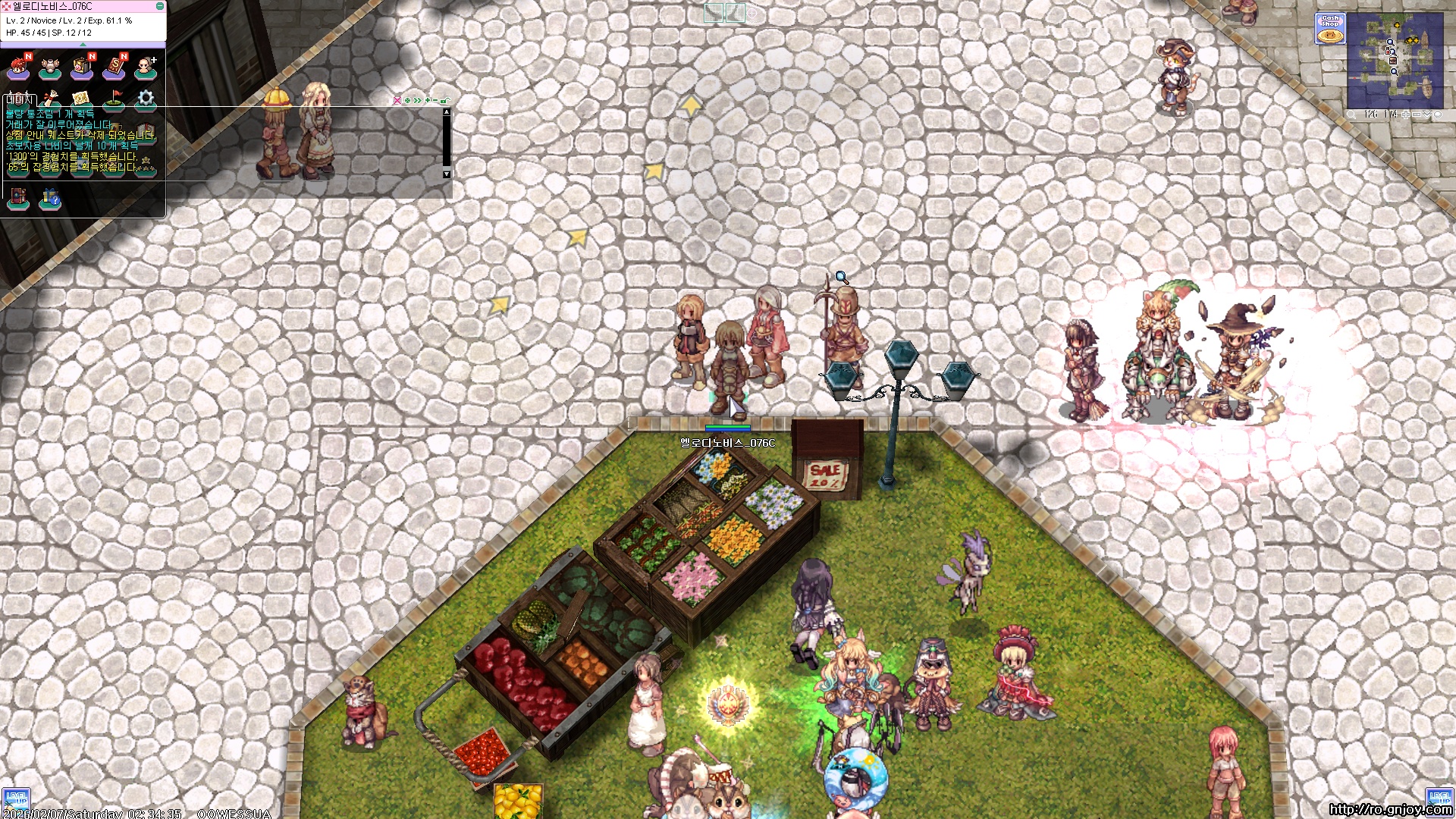Screen dimensions: 1456x819
Task: Open the red flag on green icon
Action: point(114,99)
